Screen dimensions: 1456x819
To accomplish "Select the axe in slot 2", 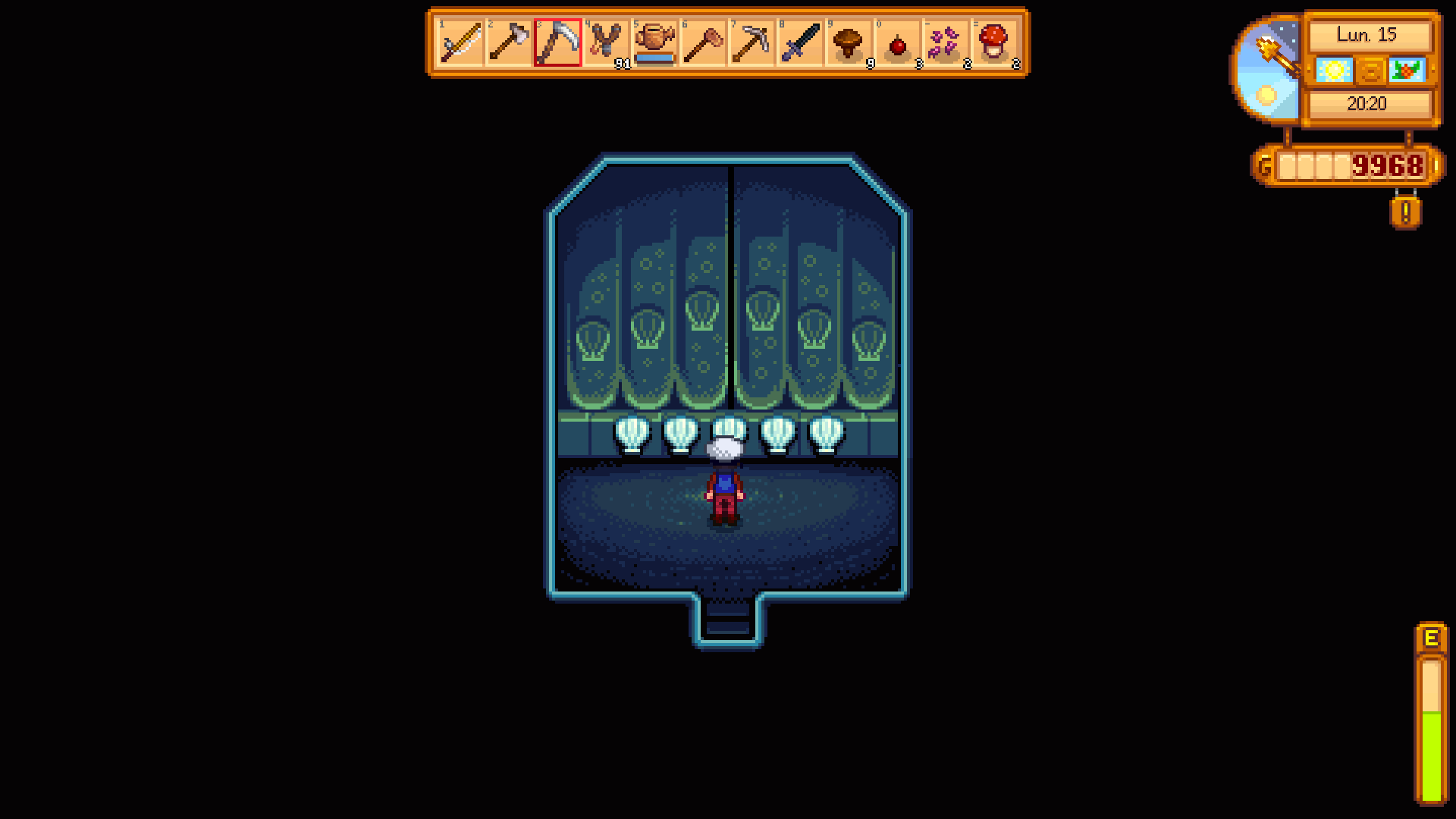I will click(510, 45).
